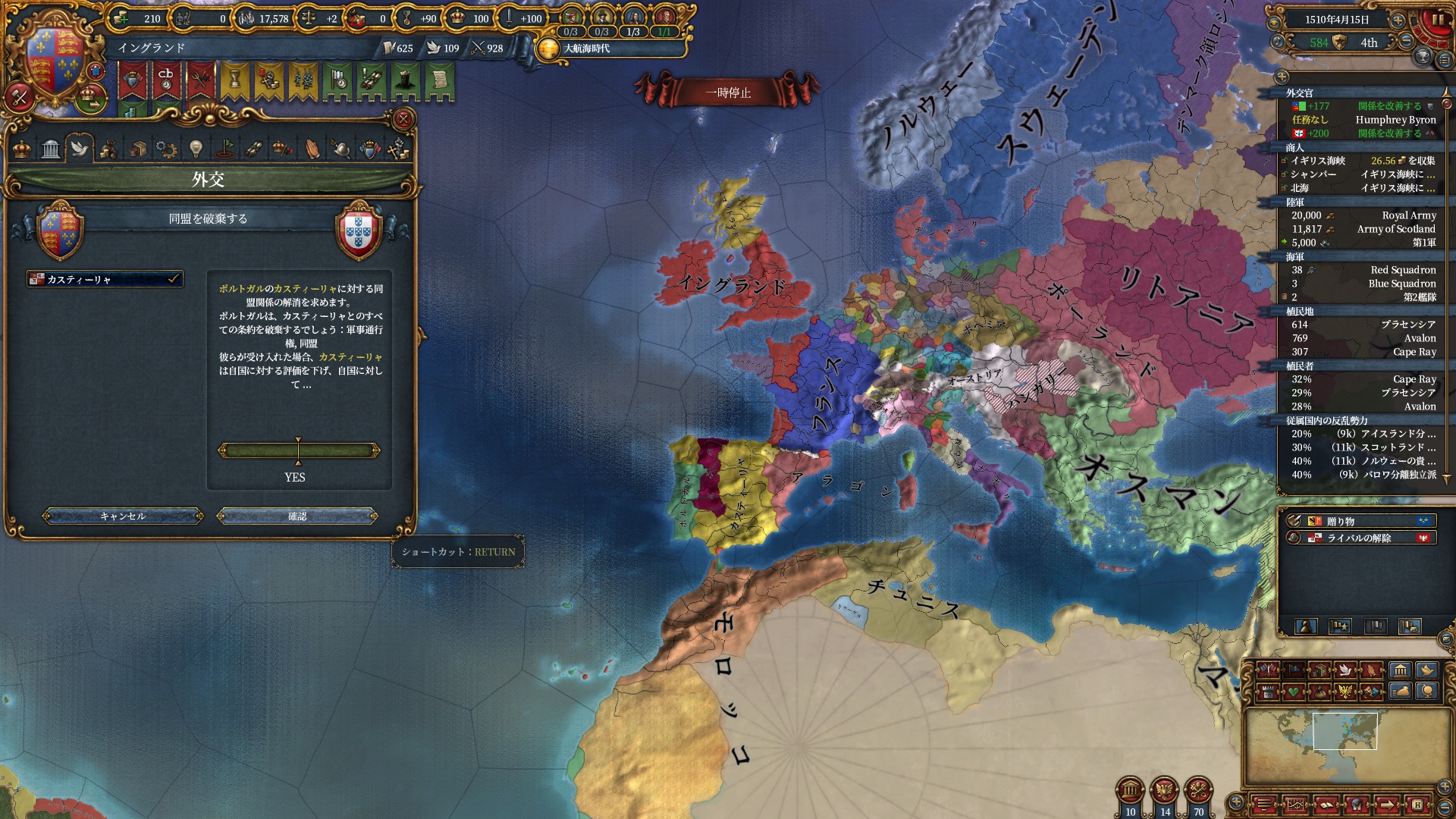Toggle the カスティーリャ checkbox row

click(x=105, y=279)
